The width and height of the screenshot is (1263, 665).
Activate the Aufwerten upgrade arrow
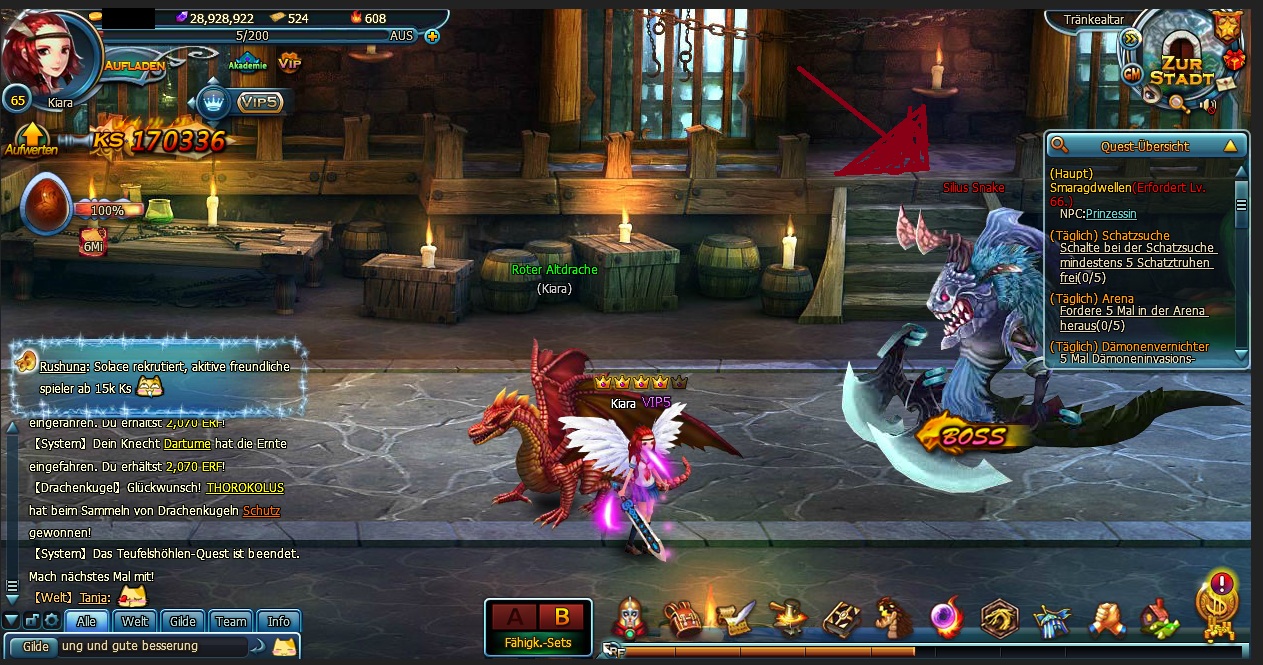(x=31, y=140)
